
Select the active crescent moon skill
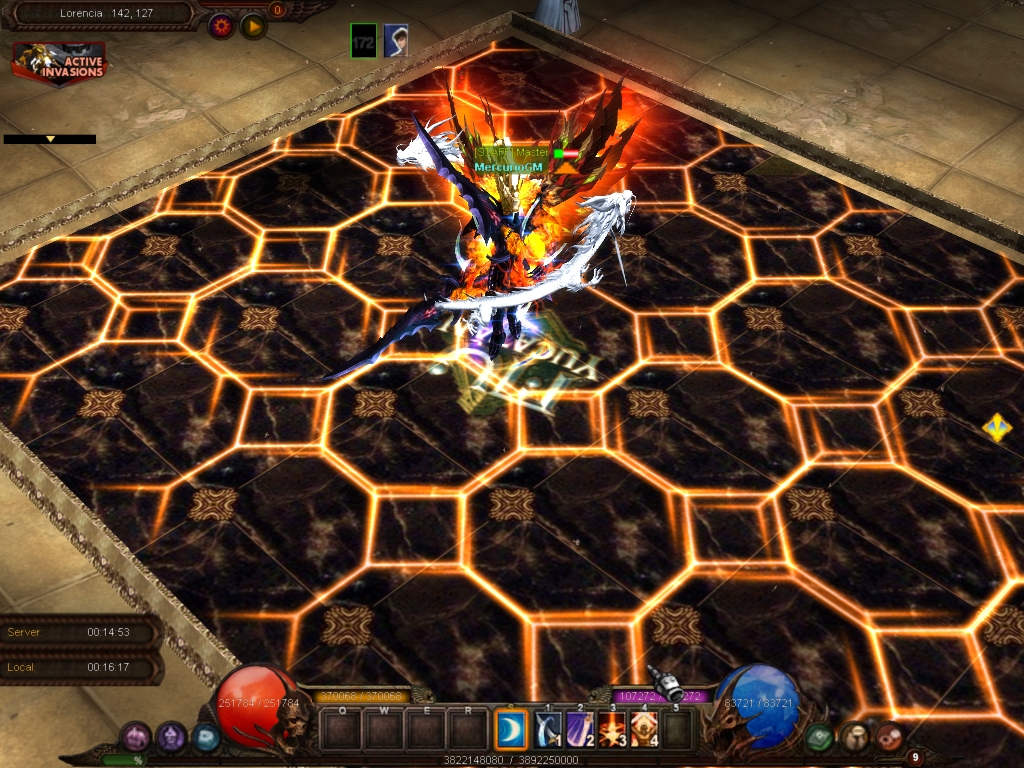(x=511, y=730)
